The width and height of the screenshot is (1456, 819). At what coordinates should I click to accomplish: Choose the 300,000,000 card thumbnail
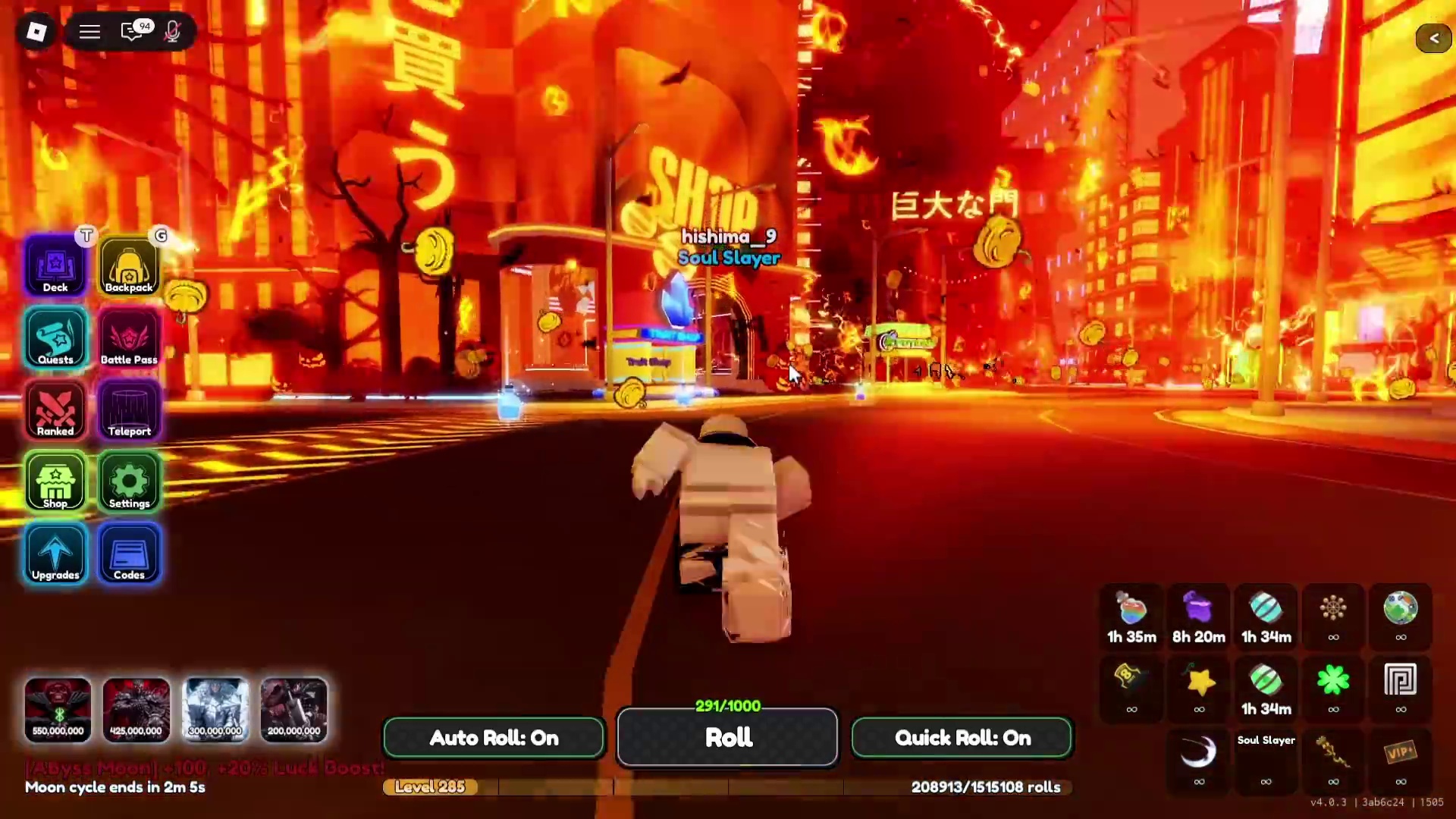click(215, 711)
